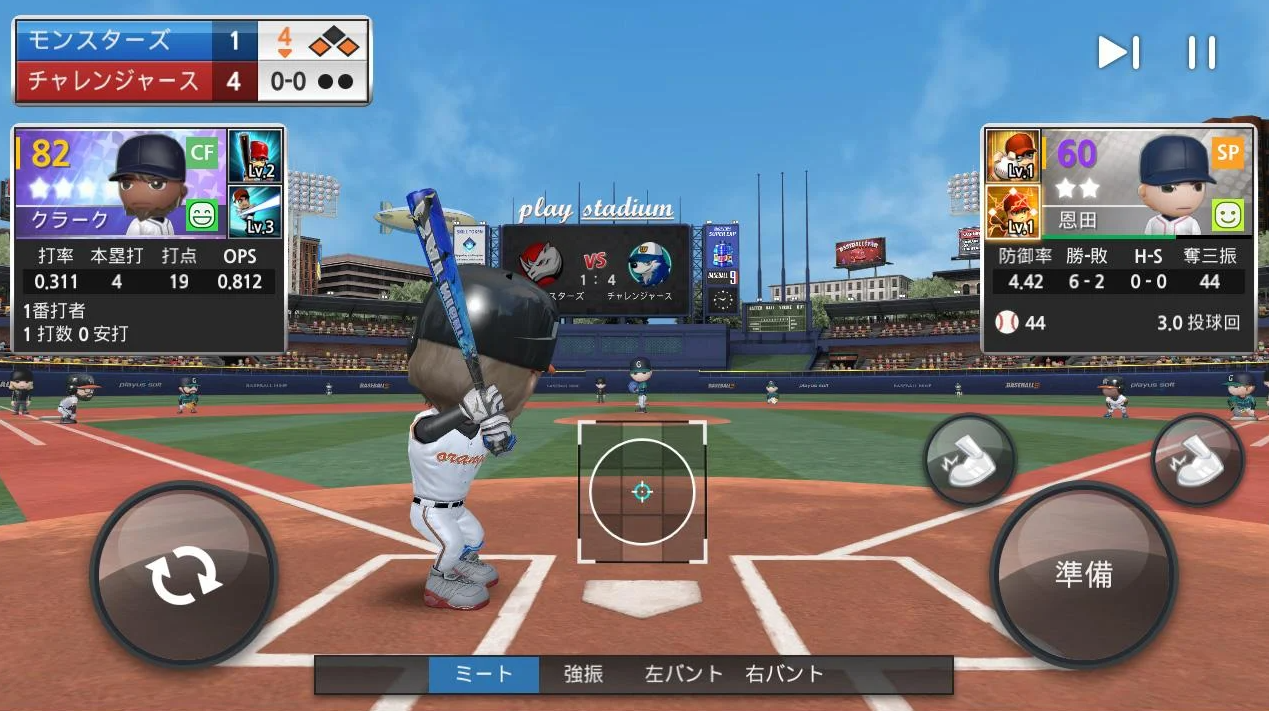
Task: Skip ahead with the fast-forward button
Action: click(x=1118, y=53)
